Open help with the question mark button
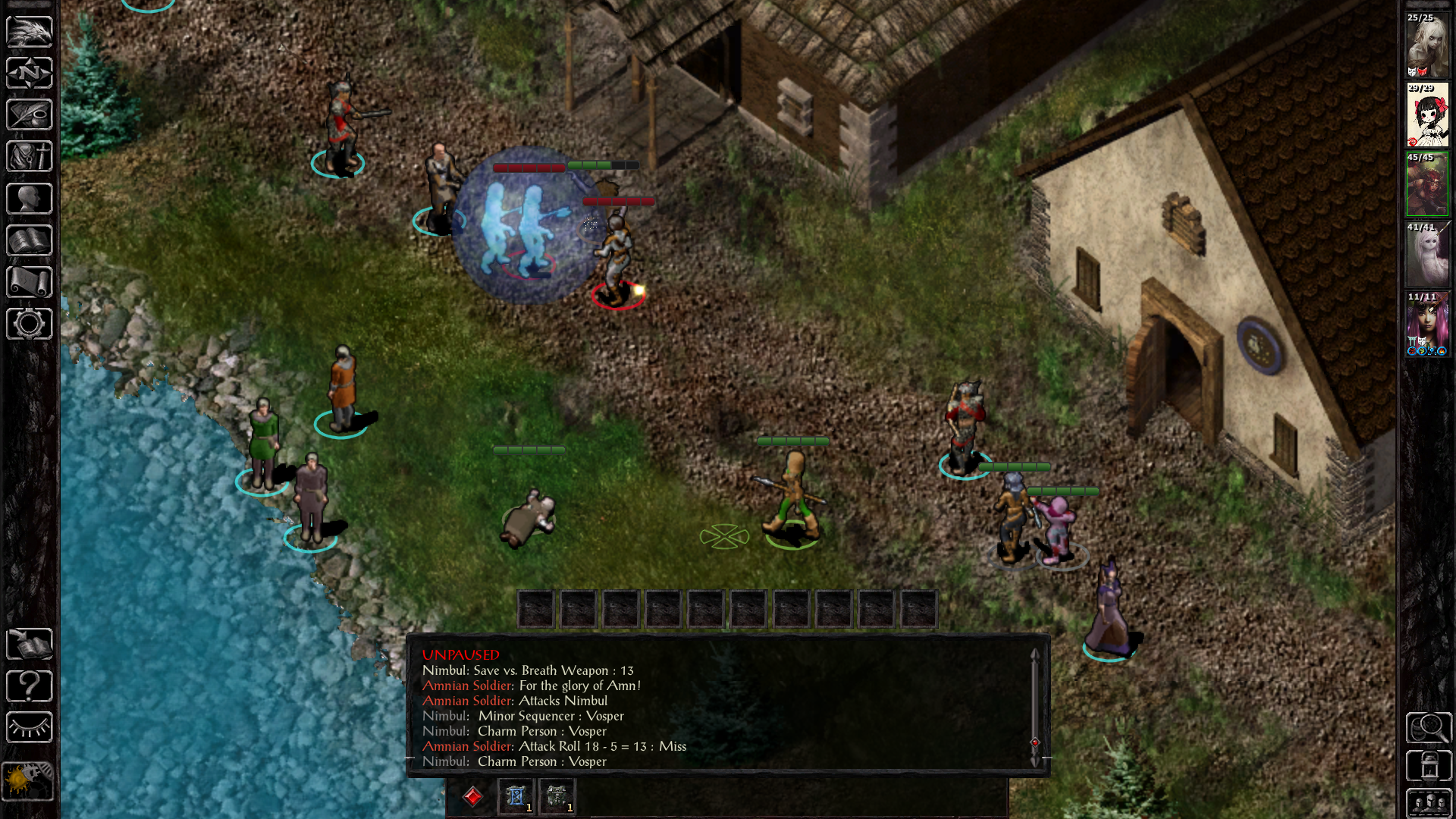 (x=30, y=686)
